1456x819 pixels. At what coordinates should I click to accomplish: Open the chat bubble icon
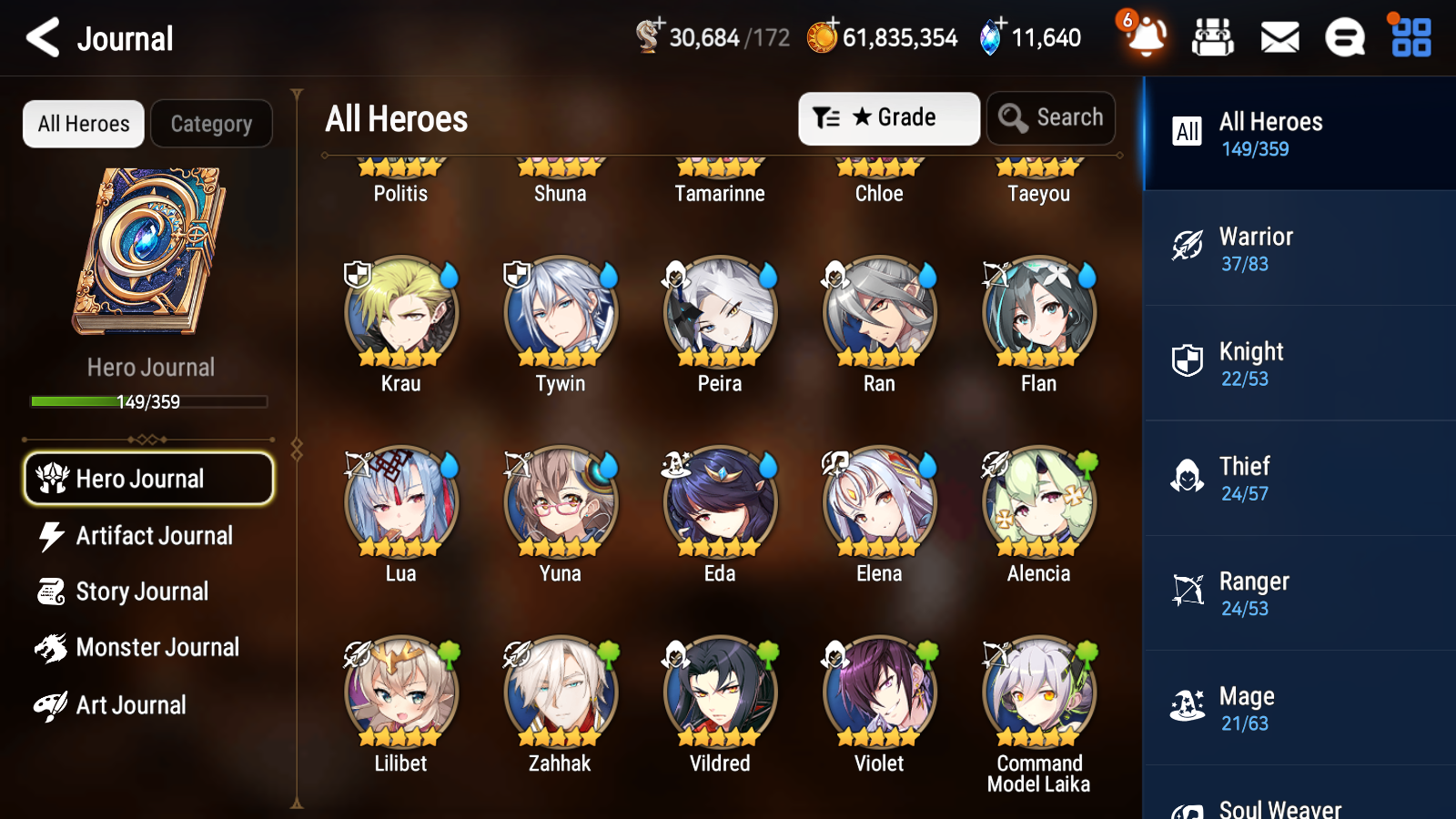tap(1344, 37)
